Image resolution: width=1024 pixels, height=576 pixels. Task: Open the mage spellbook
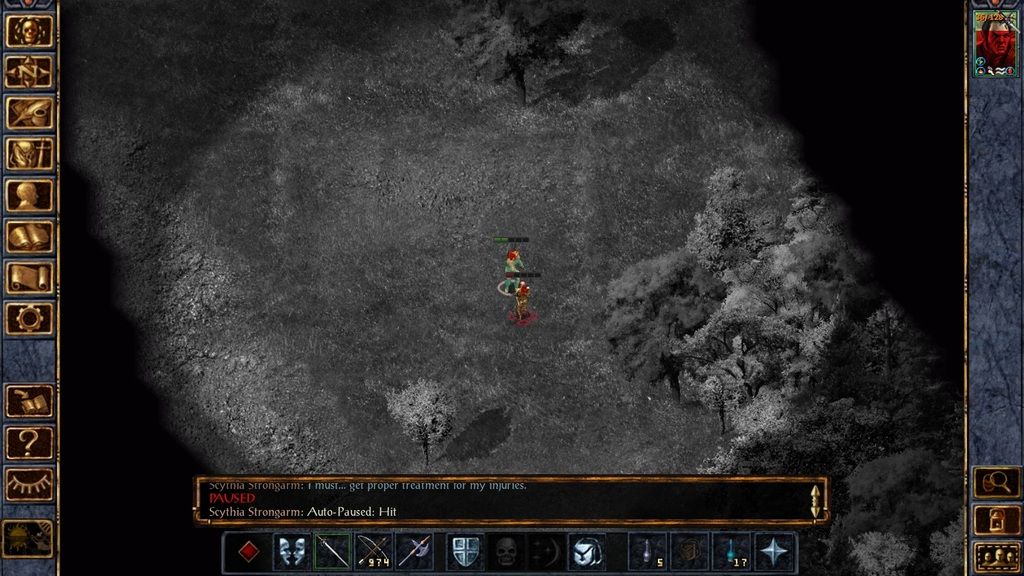pyautogui.click(x=29, y=236)
